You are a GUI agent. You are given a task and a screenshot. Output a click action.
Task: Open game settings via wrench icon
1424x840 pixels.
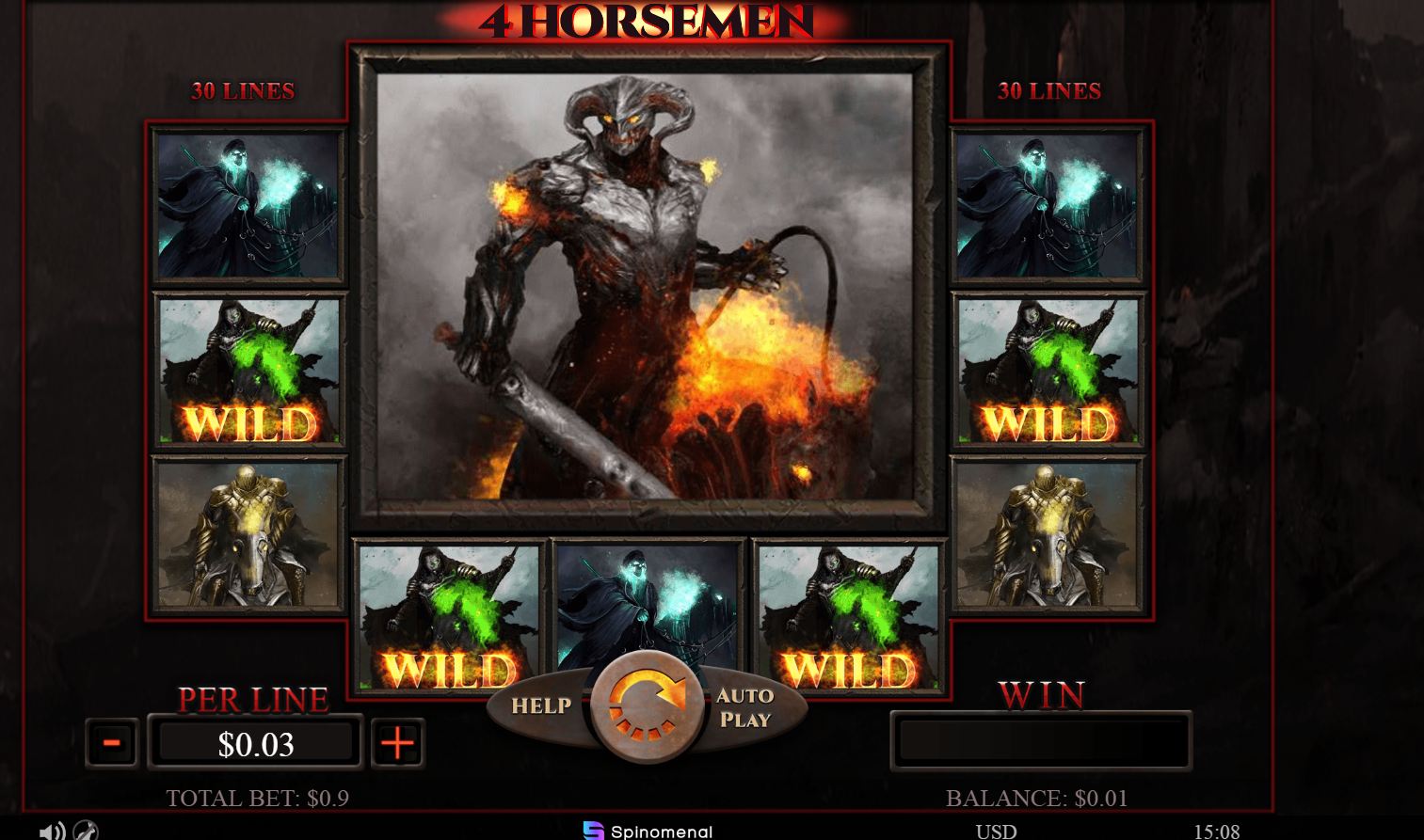[x=85, y=832]
